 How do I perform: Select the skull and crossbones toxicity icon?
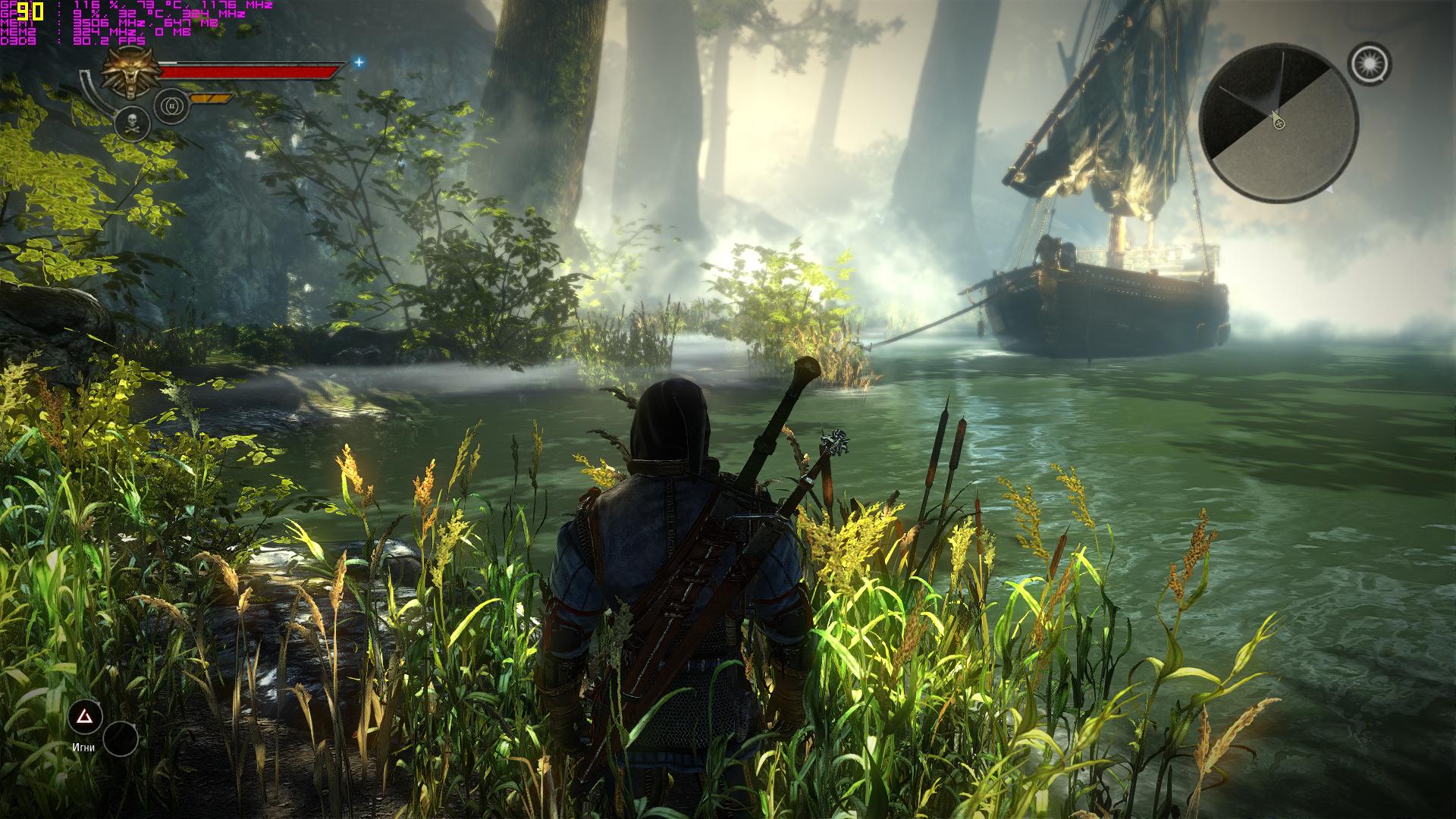pos(131,122)
